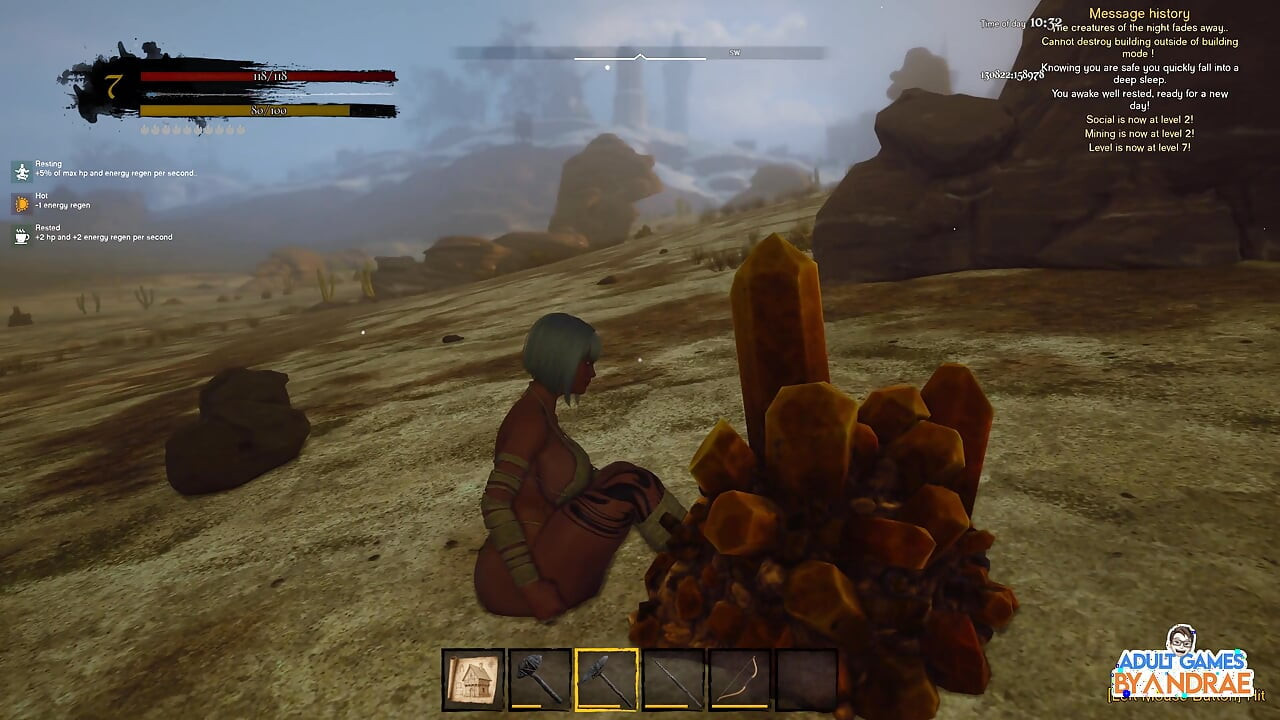1280x720 pixels.
Task: Click the Adult Games by Andrae watermark
Action: [x=1183, y=667]
